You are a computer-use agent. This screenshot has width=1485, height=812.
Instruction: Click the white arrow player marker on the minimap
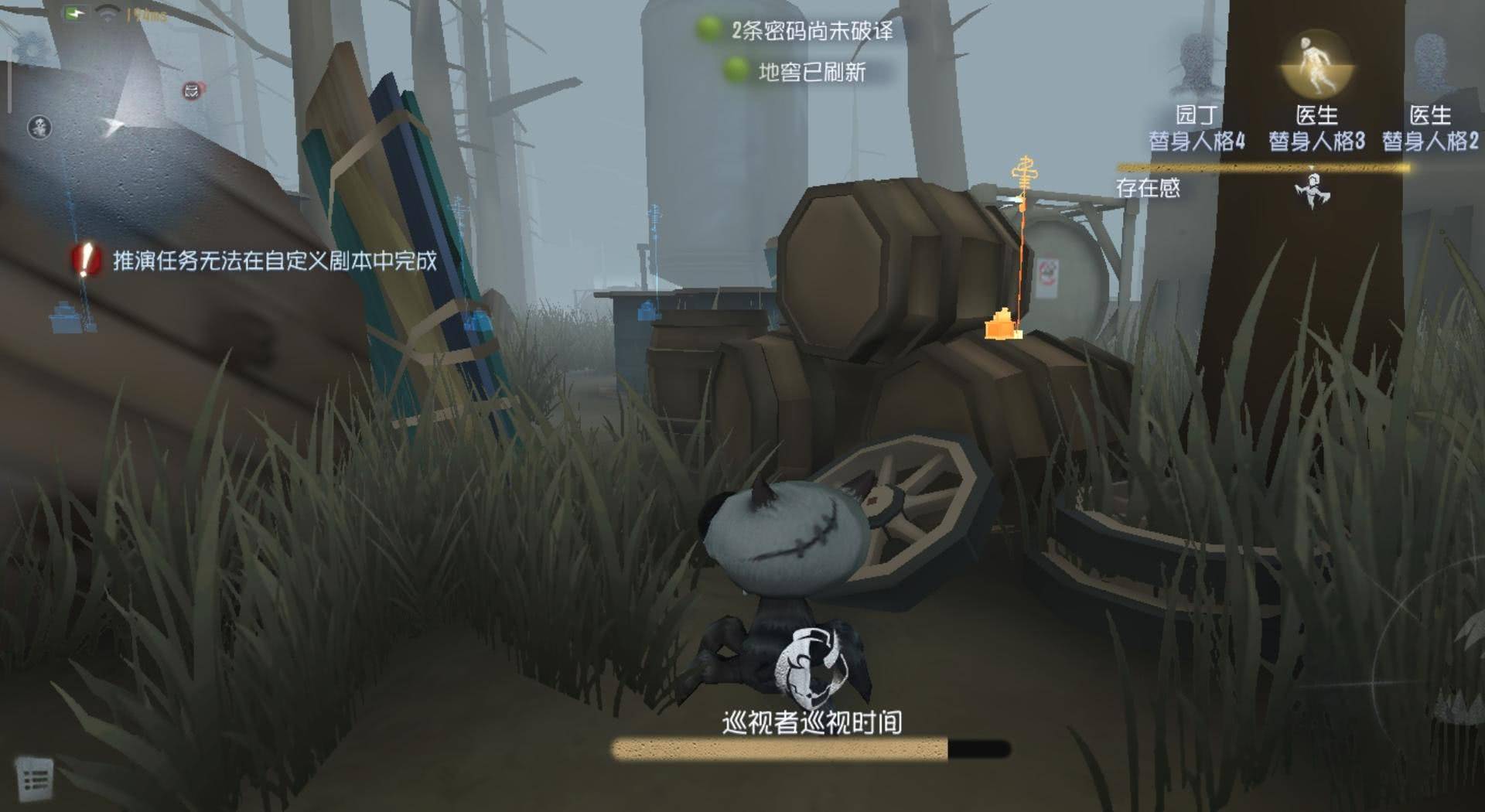(113, 125)
